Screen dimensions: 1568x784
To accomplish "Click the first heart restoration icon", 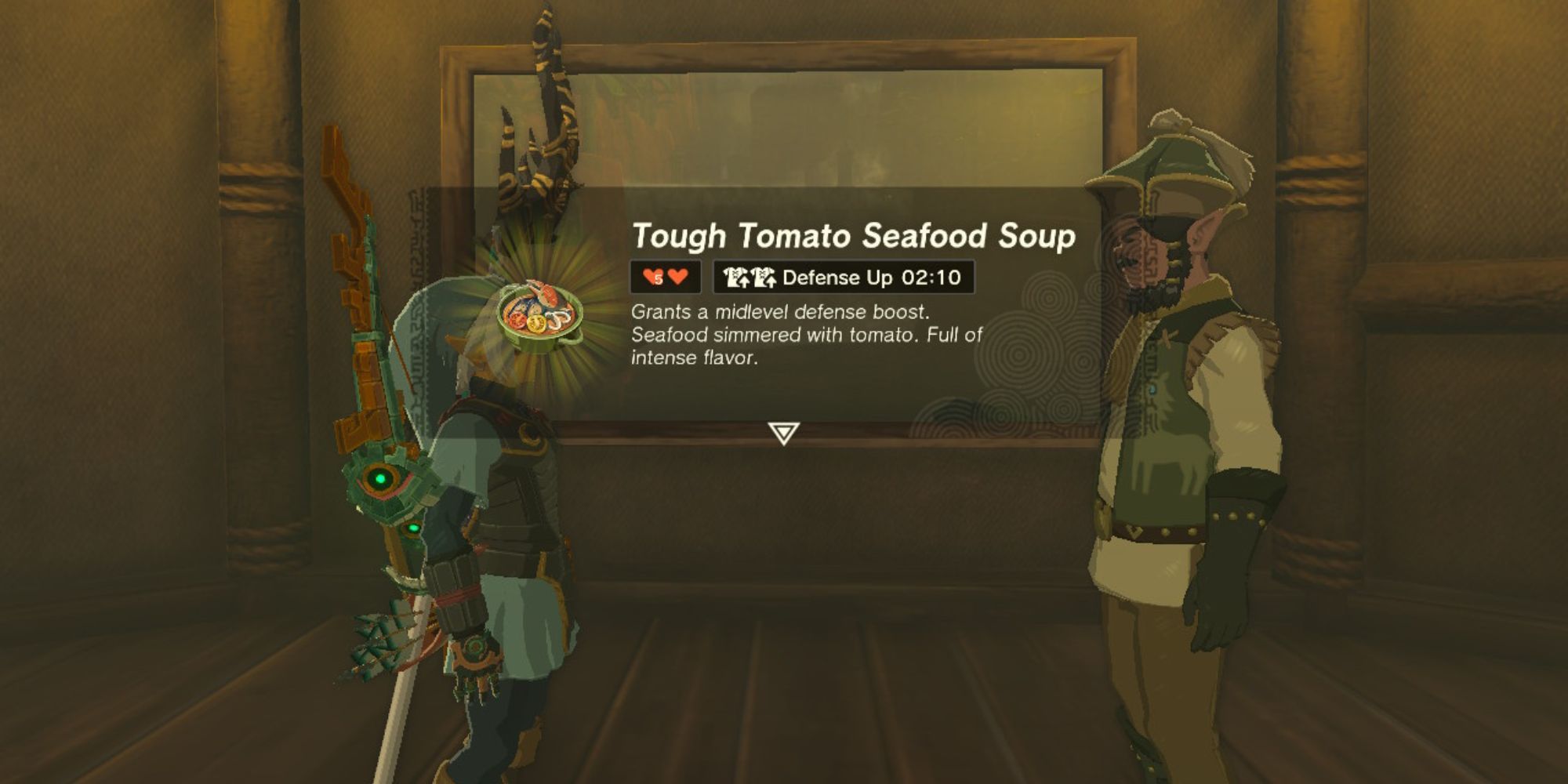I will [x=649, y=276].
